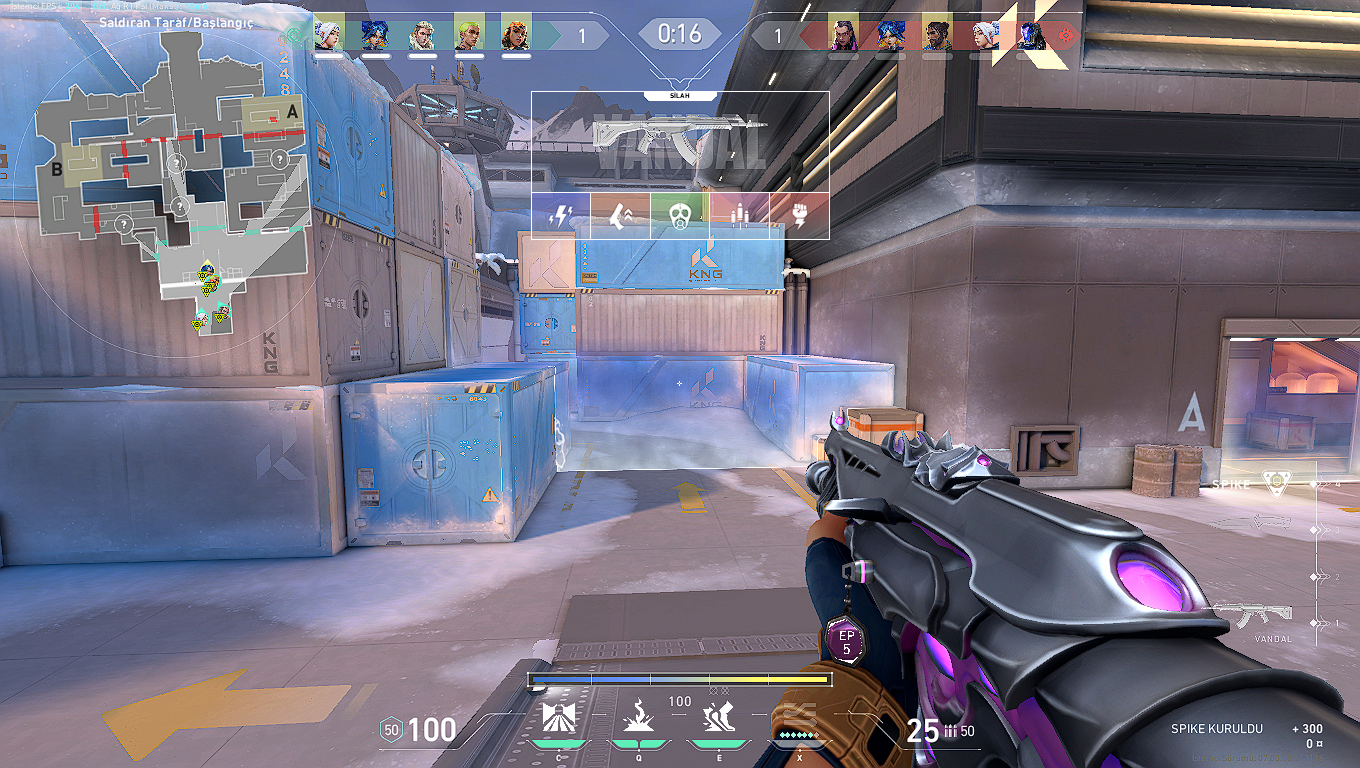The image size is (1360, 768).
Task: Click the Vandal rifle image in Silah panel
Action: click(680, 137)
